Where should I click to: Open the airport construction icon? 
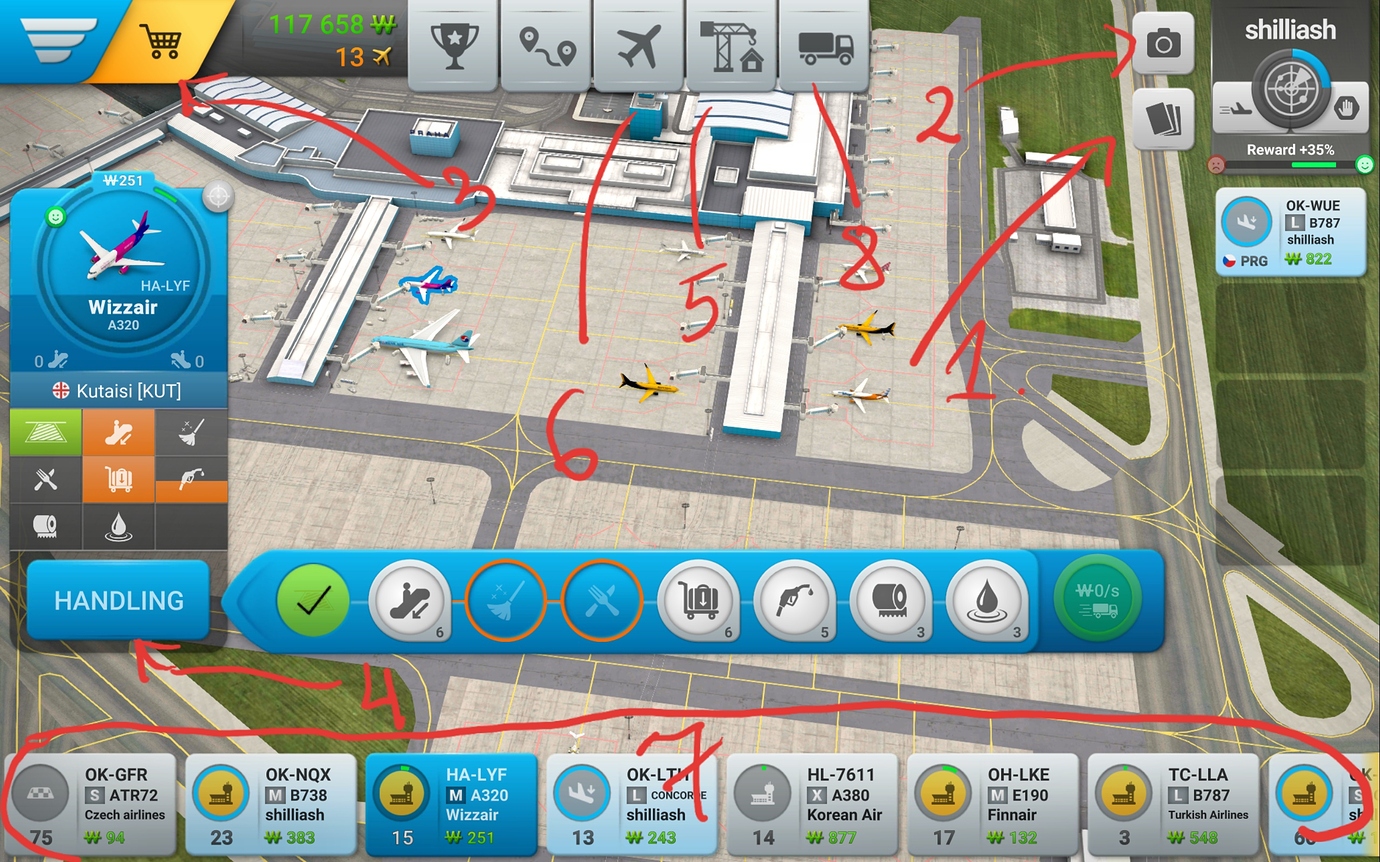coord(732,42)
